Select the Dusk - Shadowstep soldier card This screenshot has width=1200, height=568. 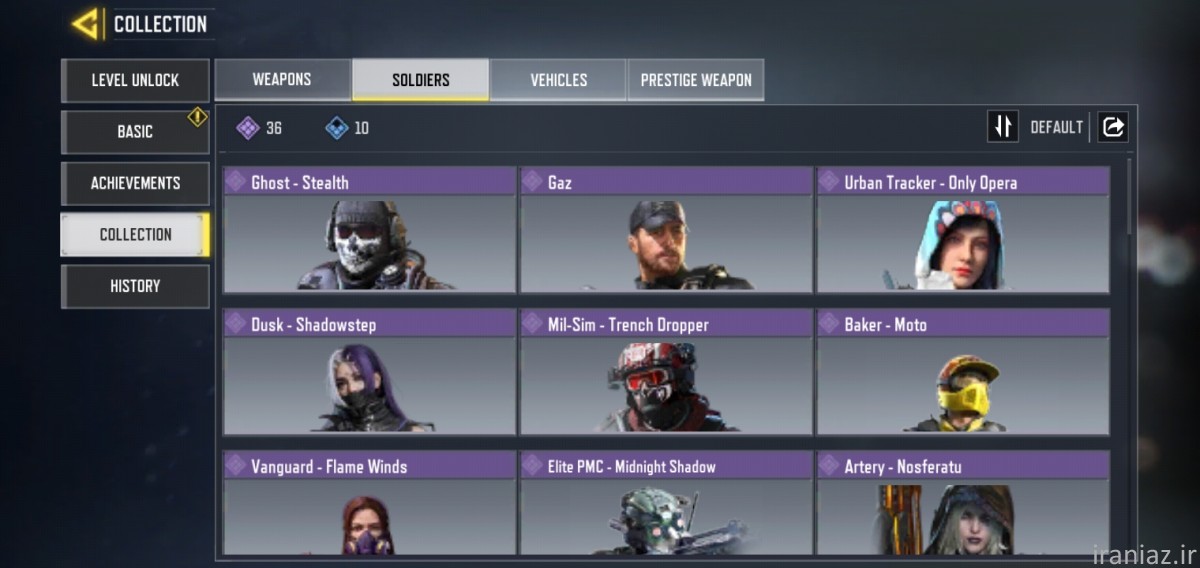click(x=369, y=372)
